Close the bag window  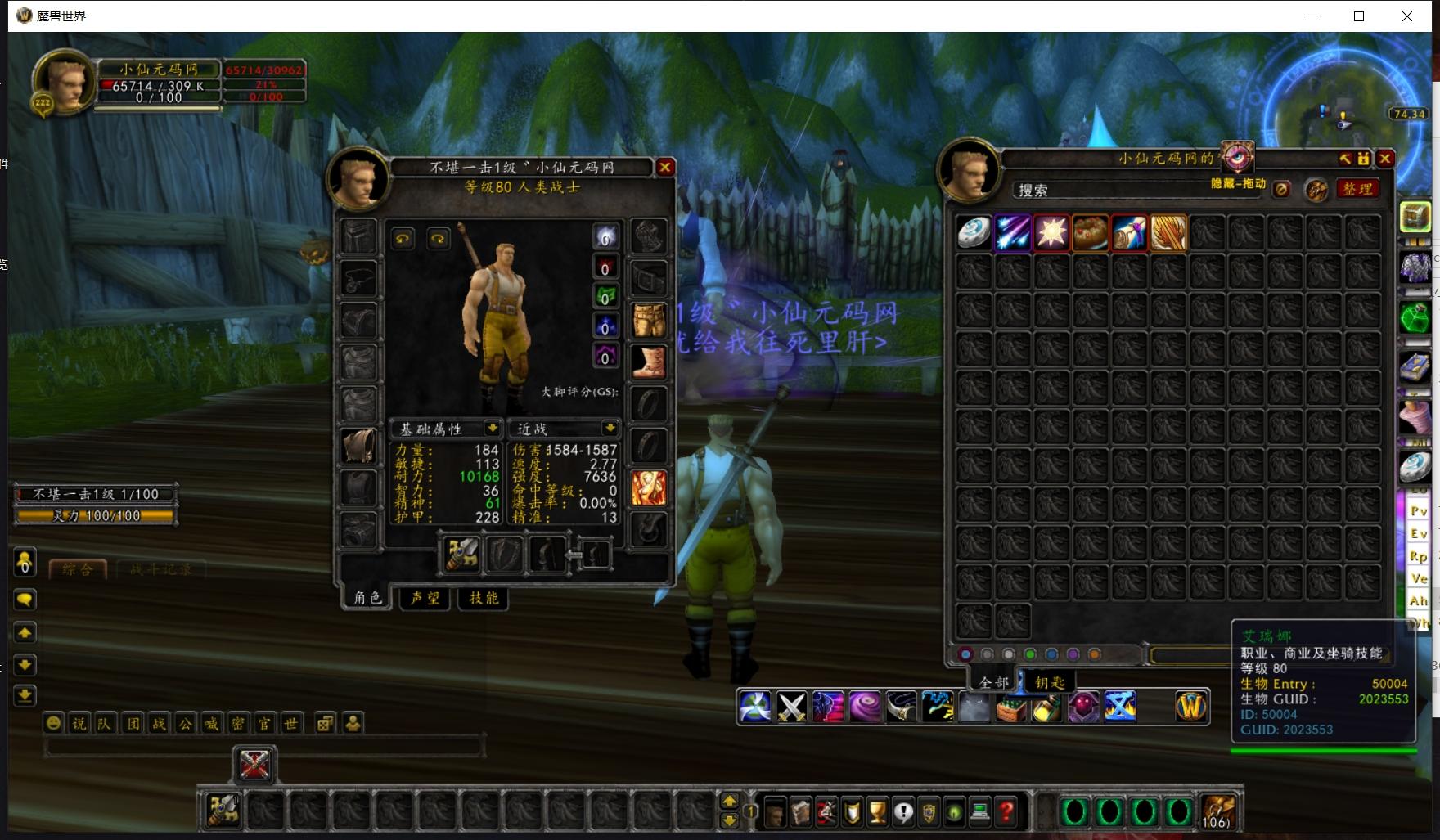click(x=1385, y=158)
